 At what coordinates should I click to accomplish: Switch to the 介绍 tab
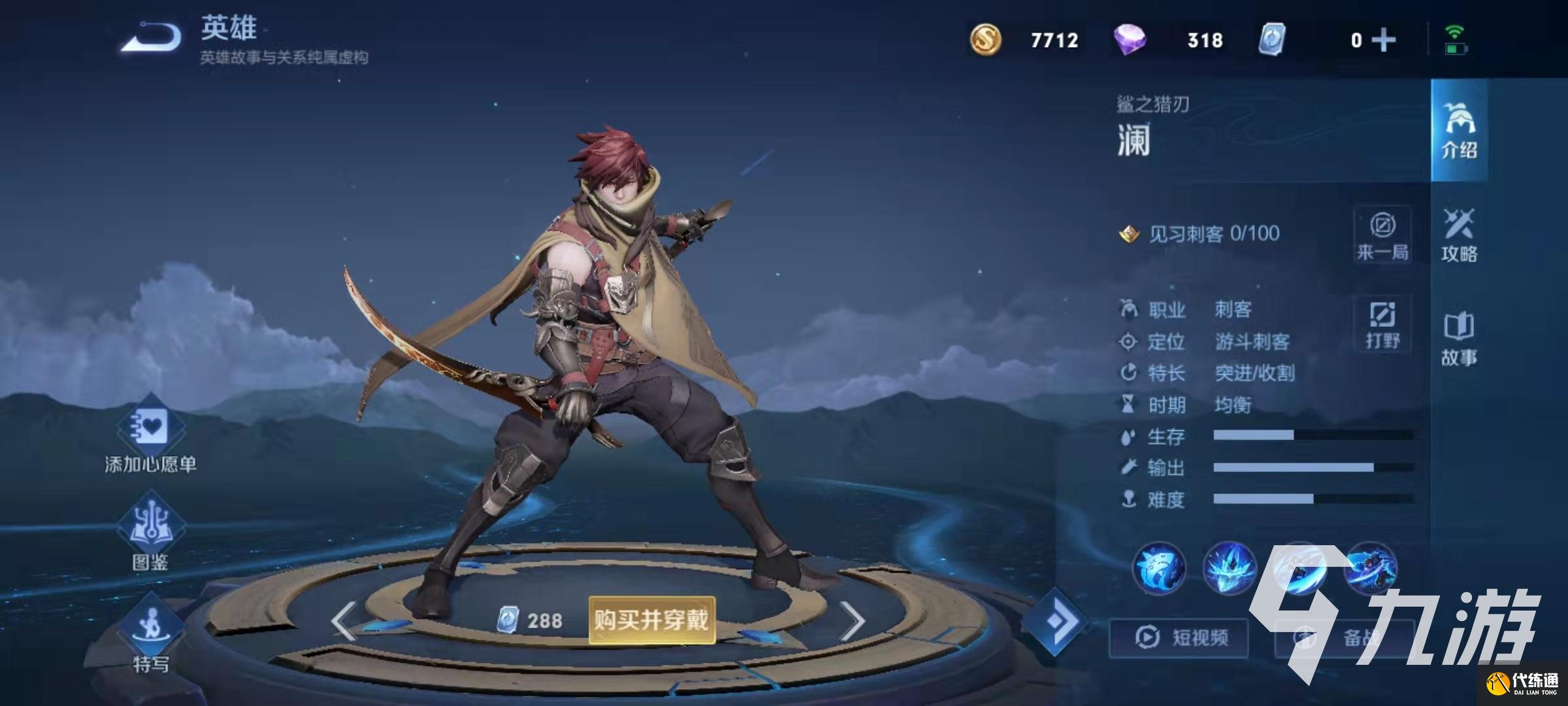click(1459, 131)
